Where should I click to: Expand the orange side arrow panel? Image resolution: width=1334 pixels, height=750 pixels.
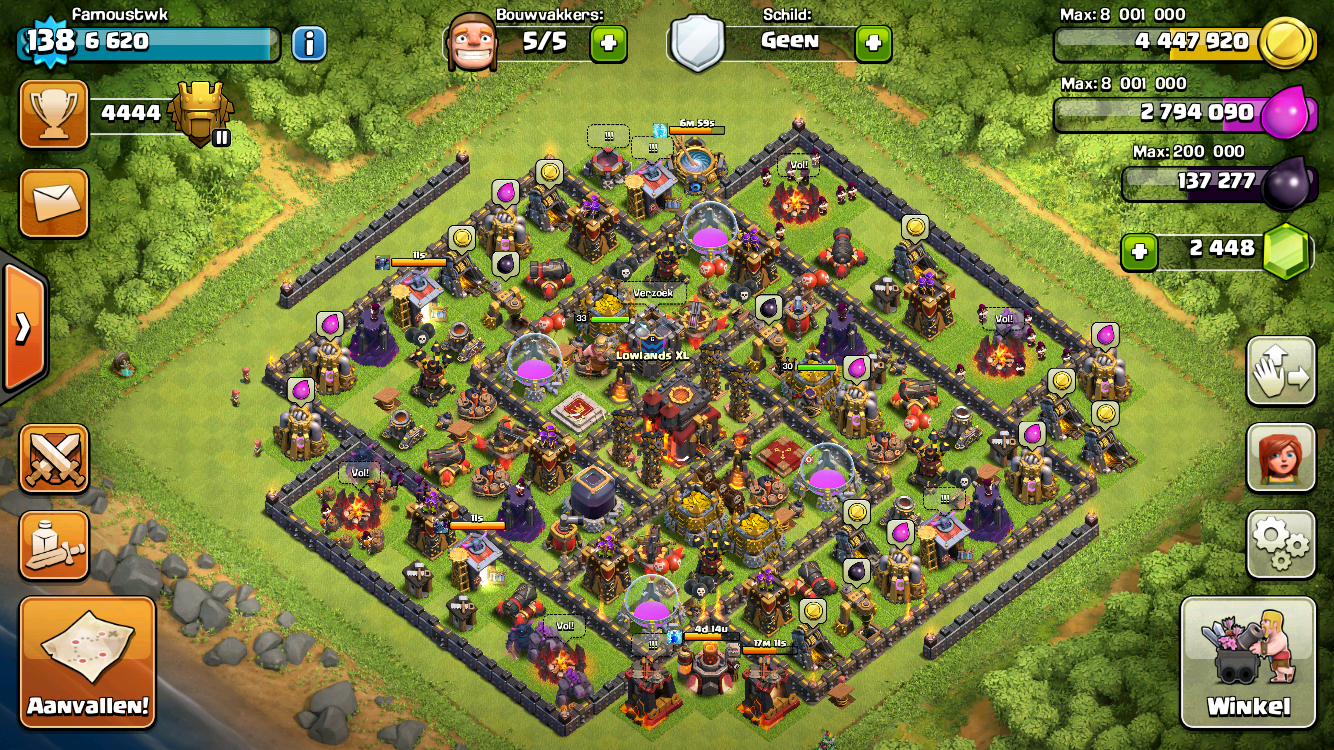(x=22, y=327)
